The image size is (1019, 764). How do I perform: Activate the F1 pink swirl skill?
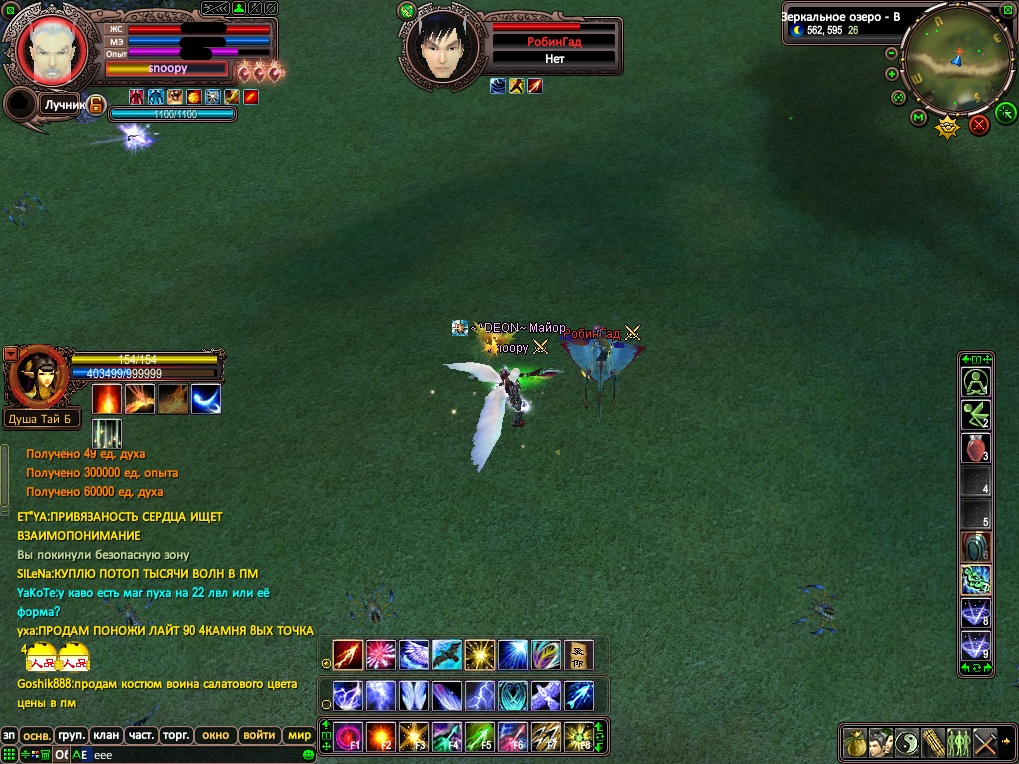coord(348,737)
